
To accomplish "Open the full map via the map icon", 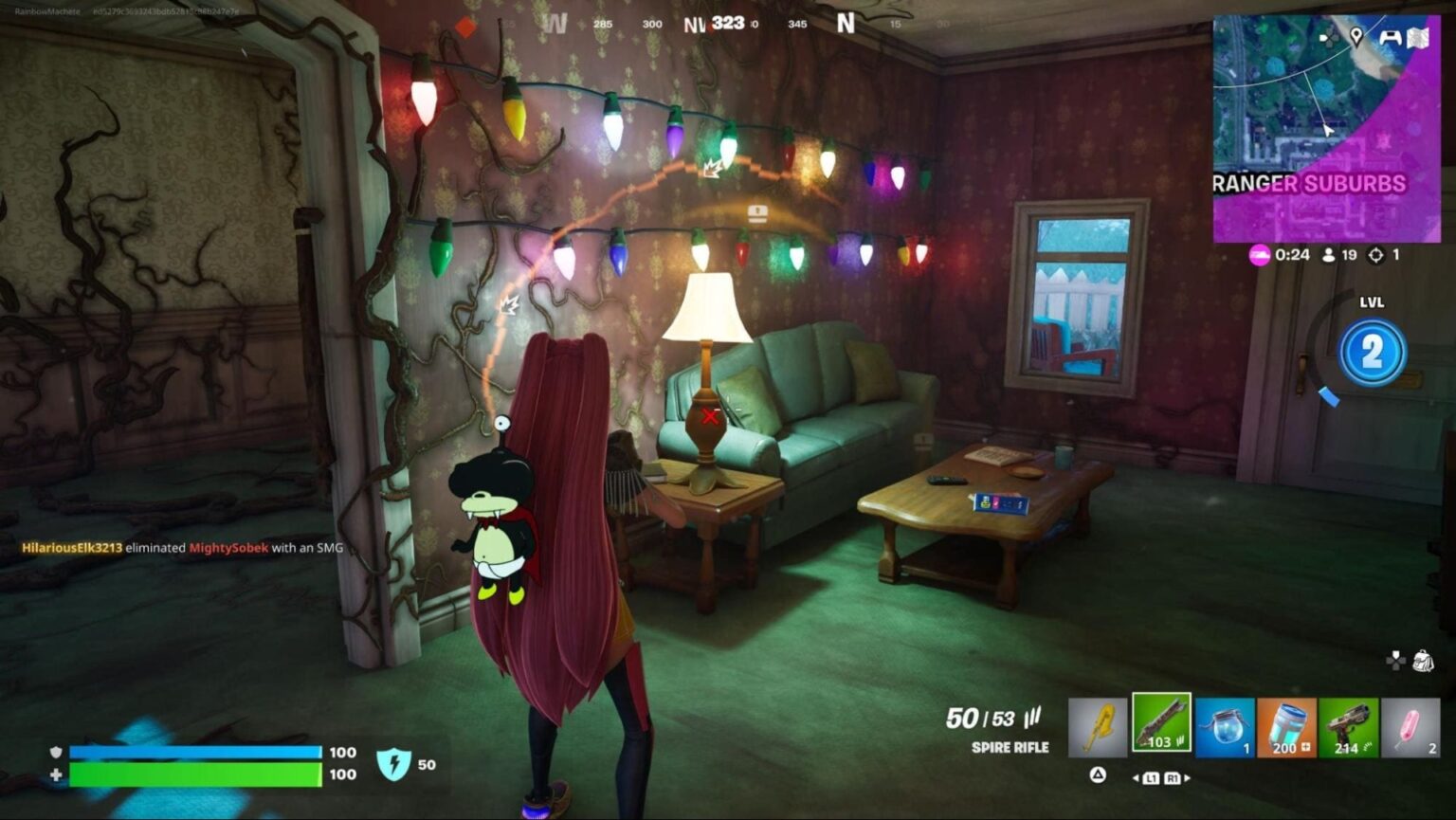I will point(1419,38).
